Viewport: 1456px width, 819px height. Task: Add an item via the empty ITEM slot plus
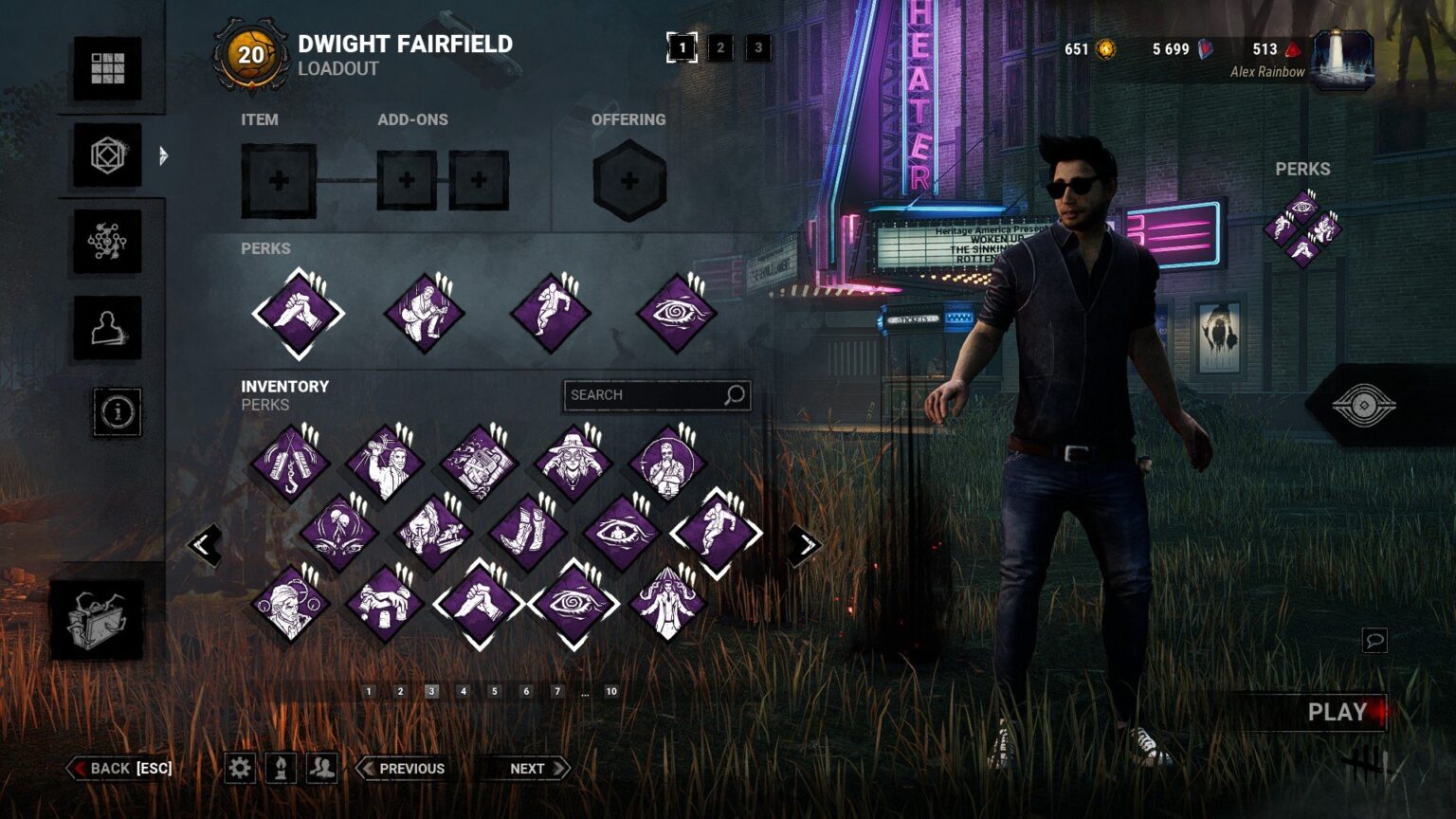pos(278,178)
